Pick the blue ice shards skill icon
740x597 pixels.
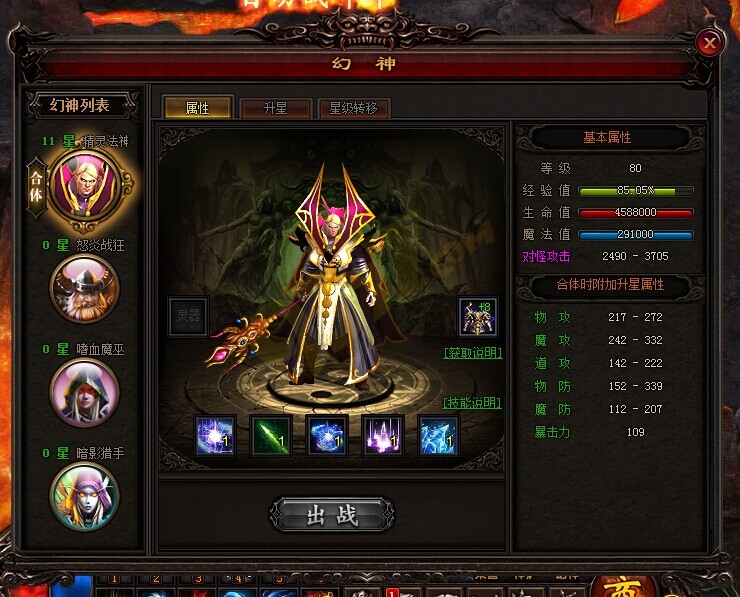click(x=438, y=436)
